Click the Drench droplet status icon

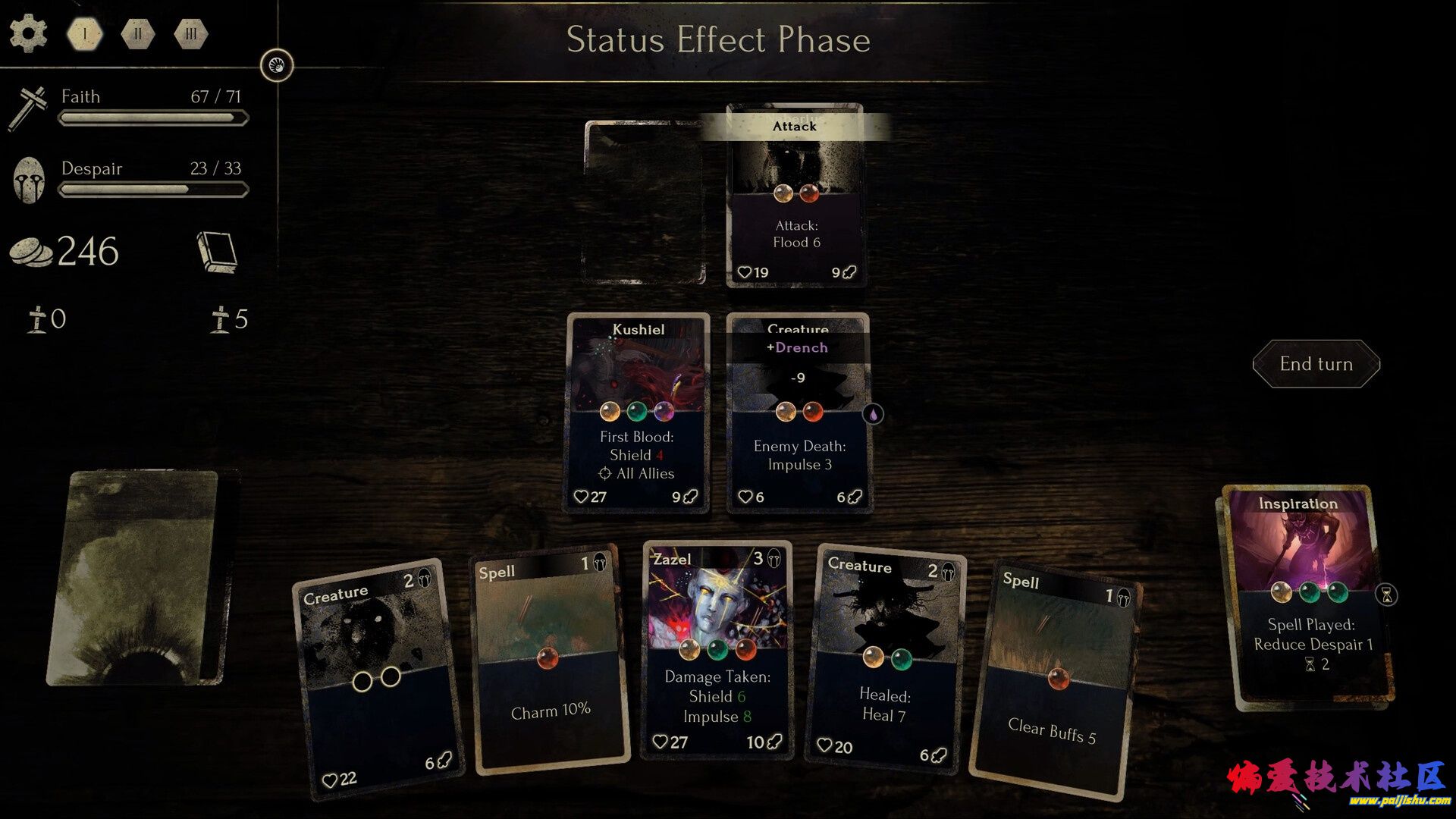click(873, 414)
